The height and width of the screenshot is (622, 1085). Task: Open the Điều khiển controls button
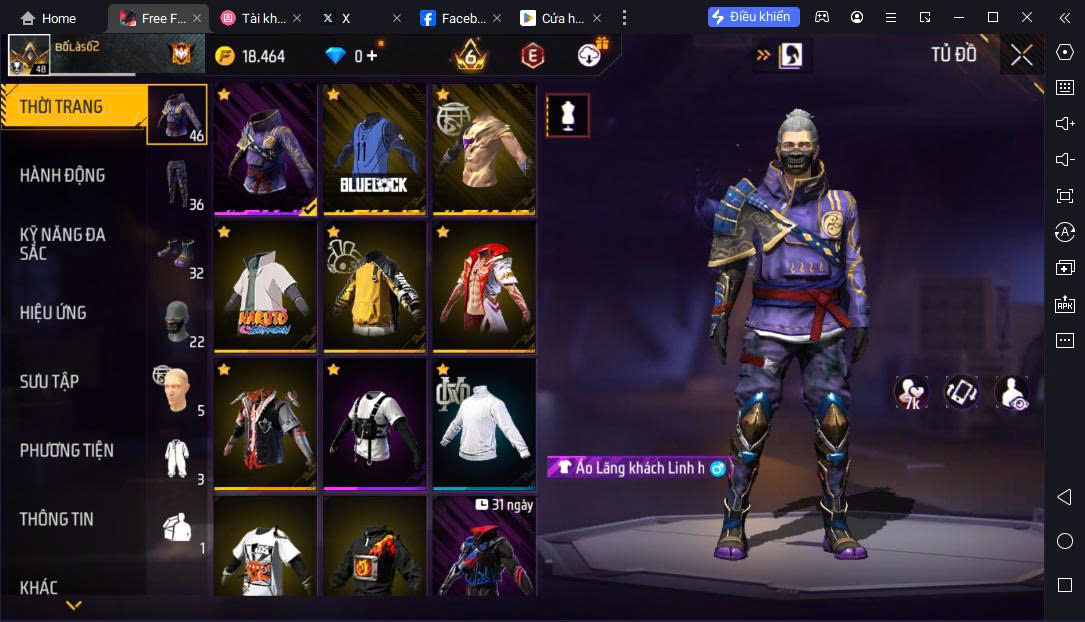[753, 17]
